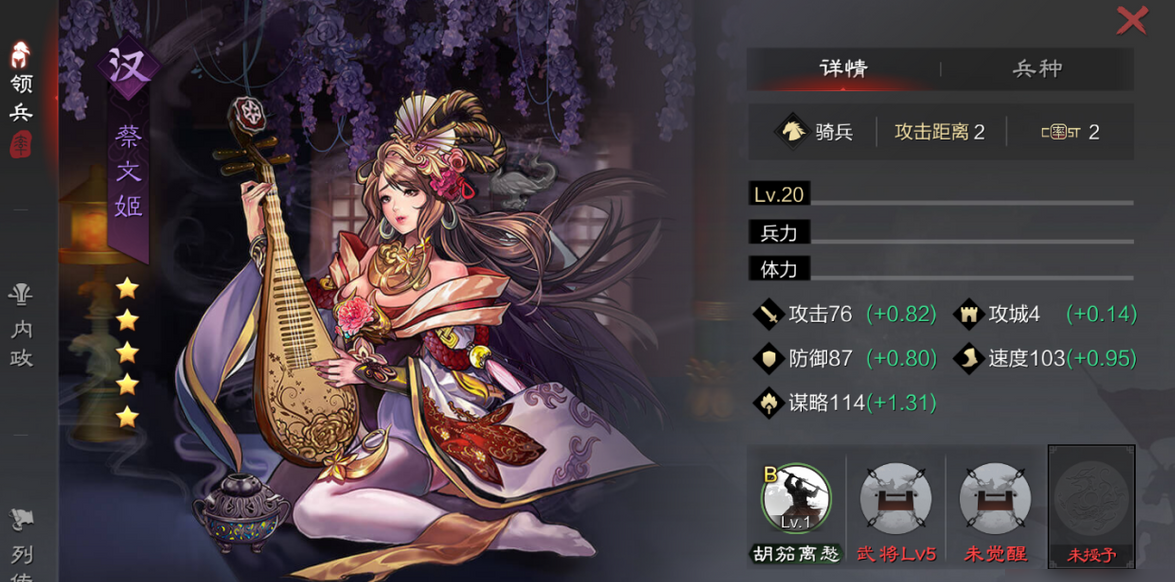1175x582 pixels.
Task: Switch to the 详情 tab
Action: (x=843, y=69)
